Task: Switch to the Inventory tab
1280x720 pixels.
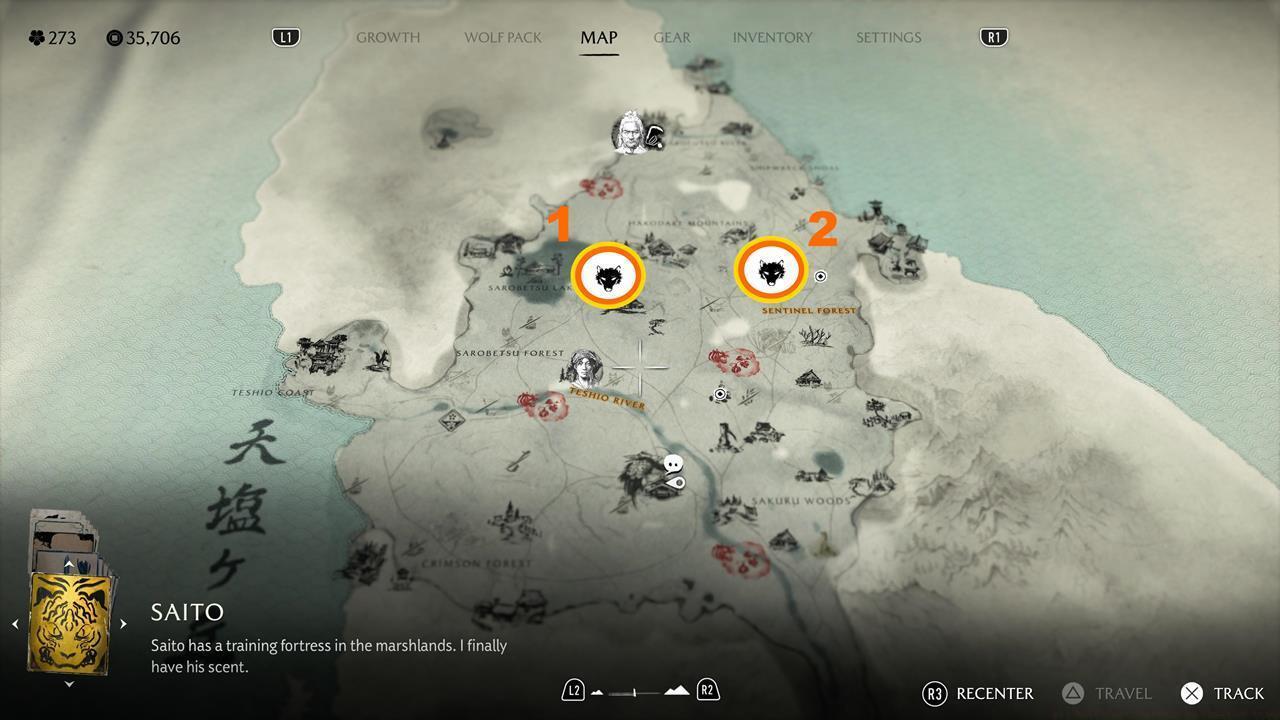Action: click(x=772, y=37)
